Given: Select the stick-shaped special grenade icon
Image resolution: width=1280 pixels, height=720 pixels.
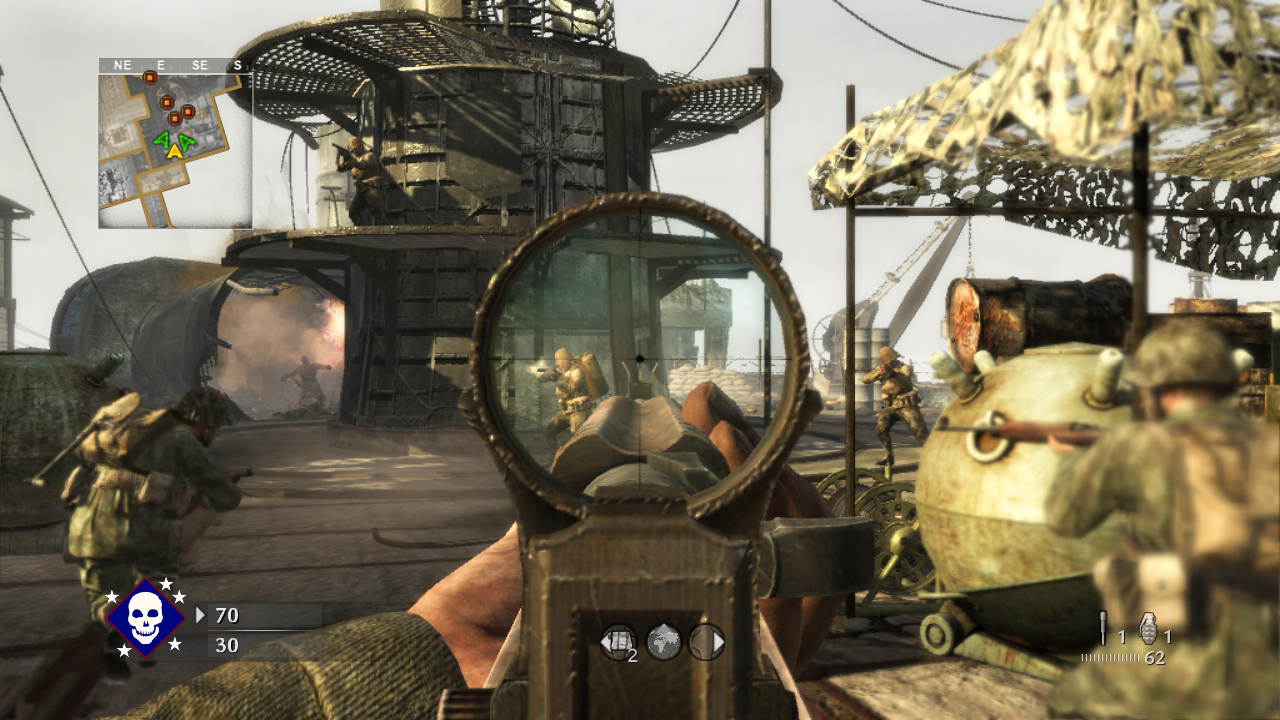Looking at the screenshot, I should pos(1102,629).
